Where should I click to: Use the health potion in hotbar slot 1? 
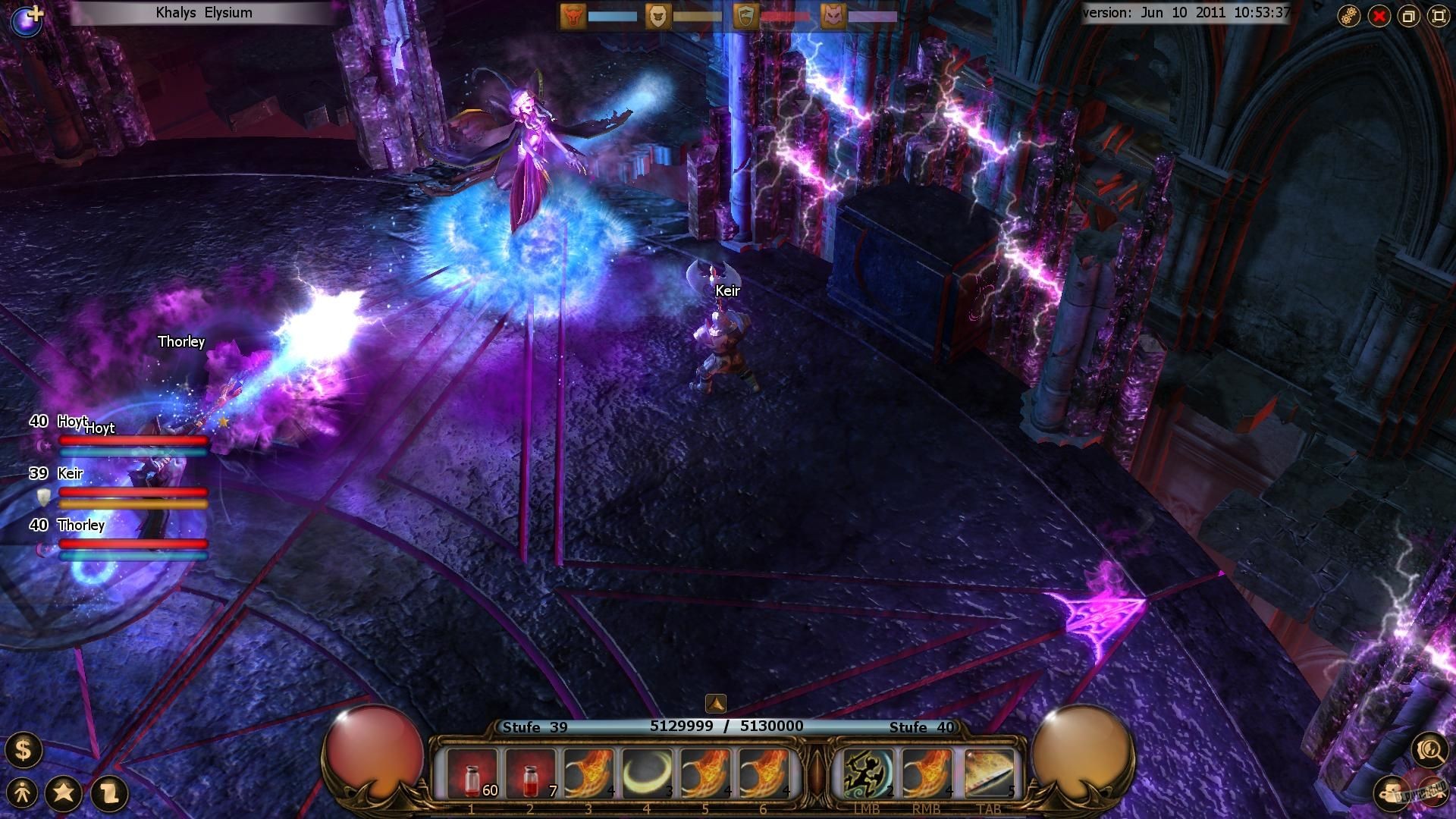[472, 771]
